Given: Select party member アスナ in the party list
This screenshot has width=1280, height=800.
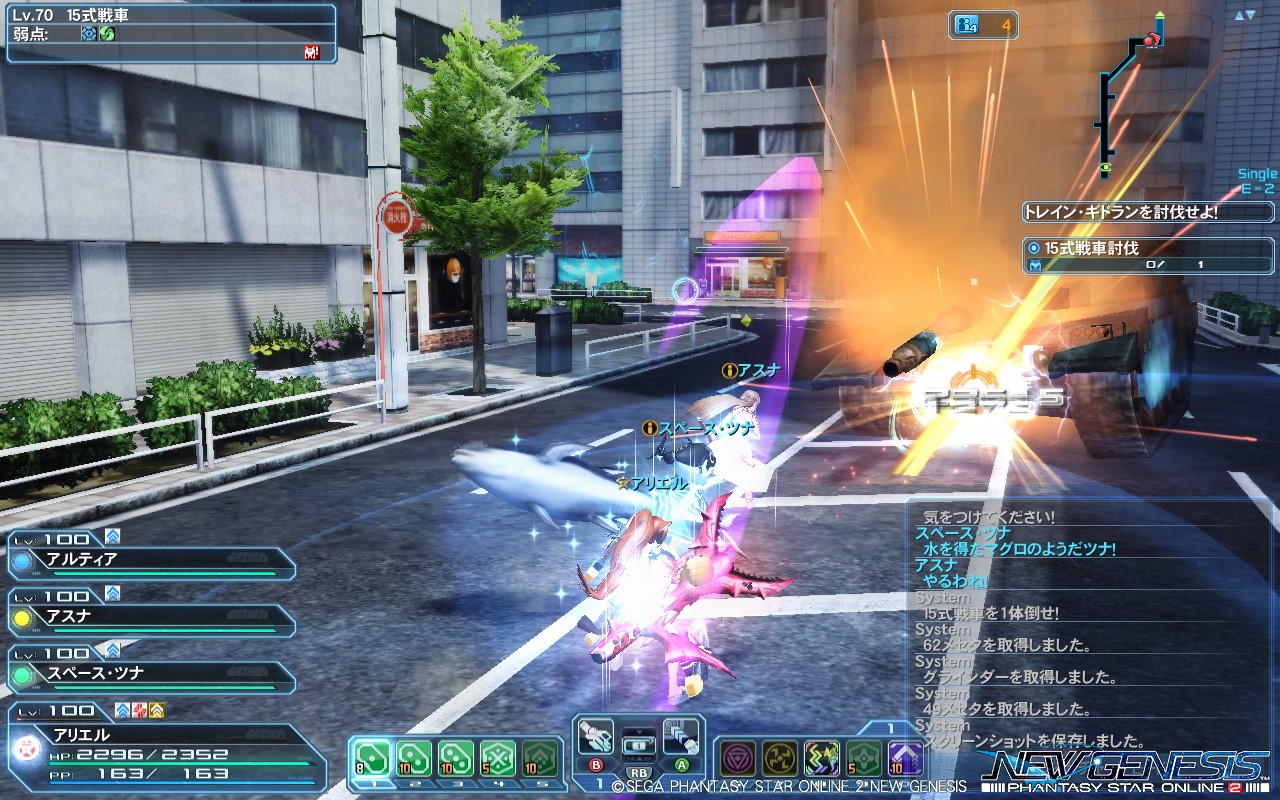Looking at the screenshot, I should tap(150, 617).
